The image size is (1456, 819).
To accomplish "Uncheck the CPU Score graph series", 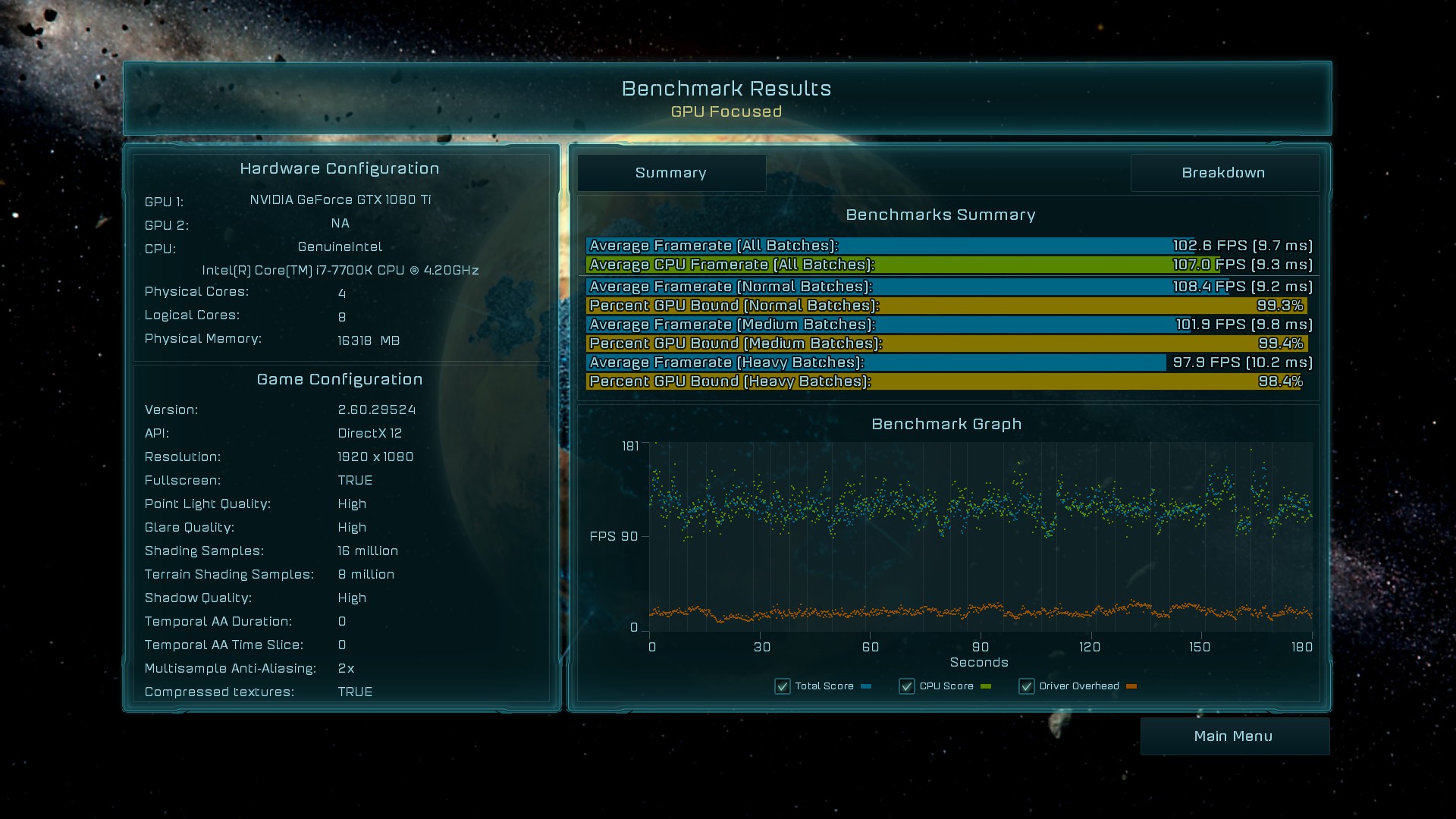I will (x=906, y=686).
